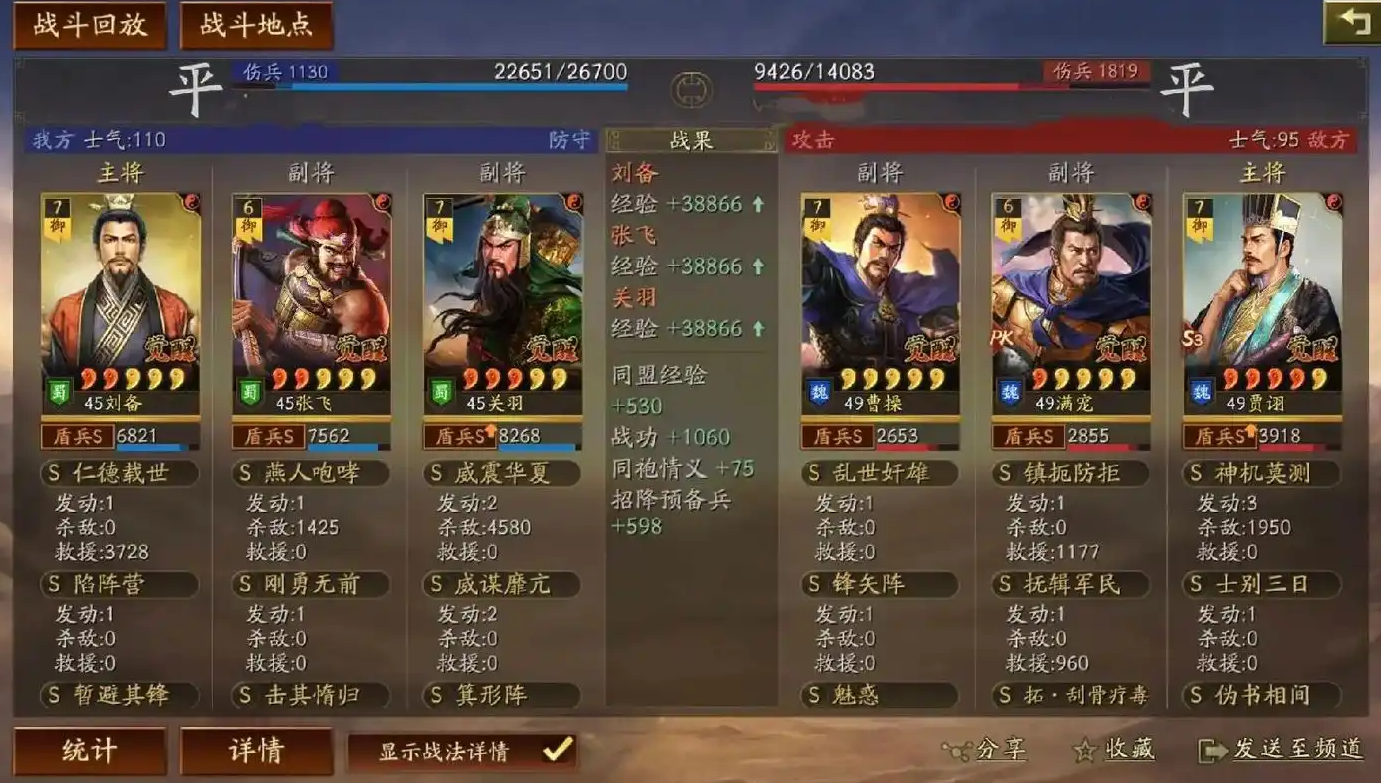Open 战斗回放 to replay the battle

click(x=88, y=24)
